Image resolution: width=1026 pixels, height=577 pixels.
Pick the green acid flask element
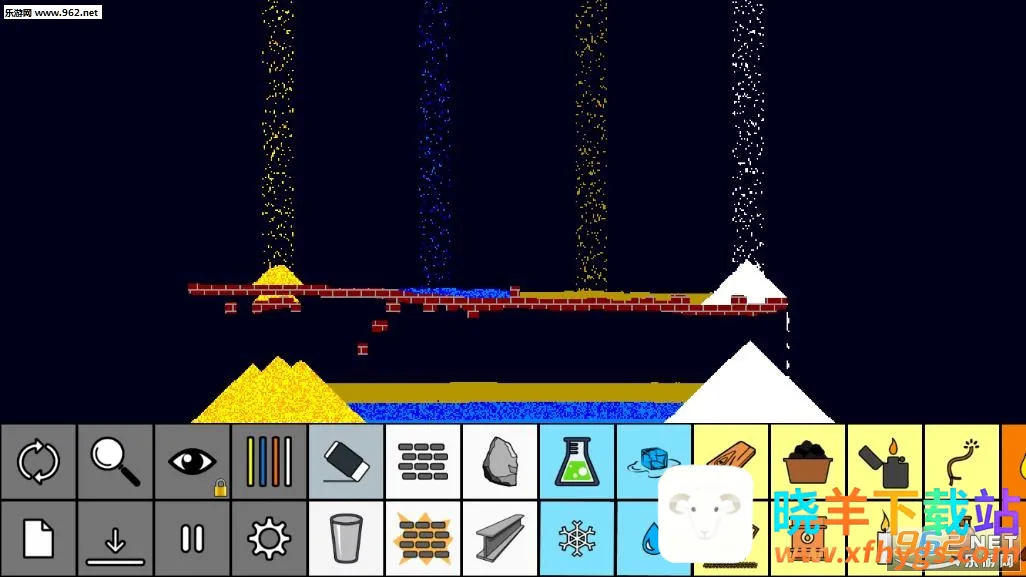pos(577,462)
